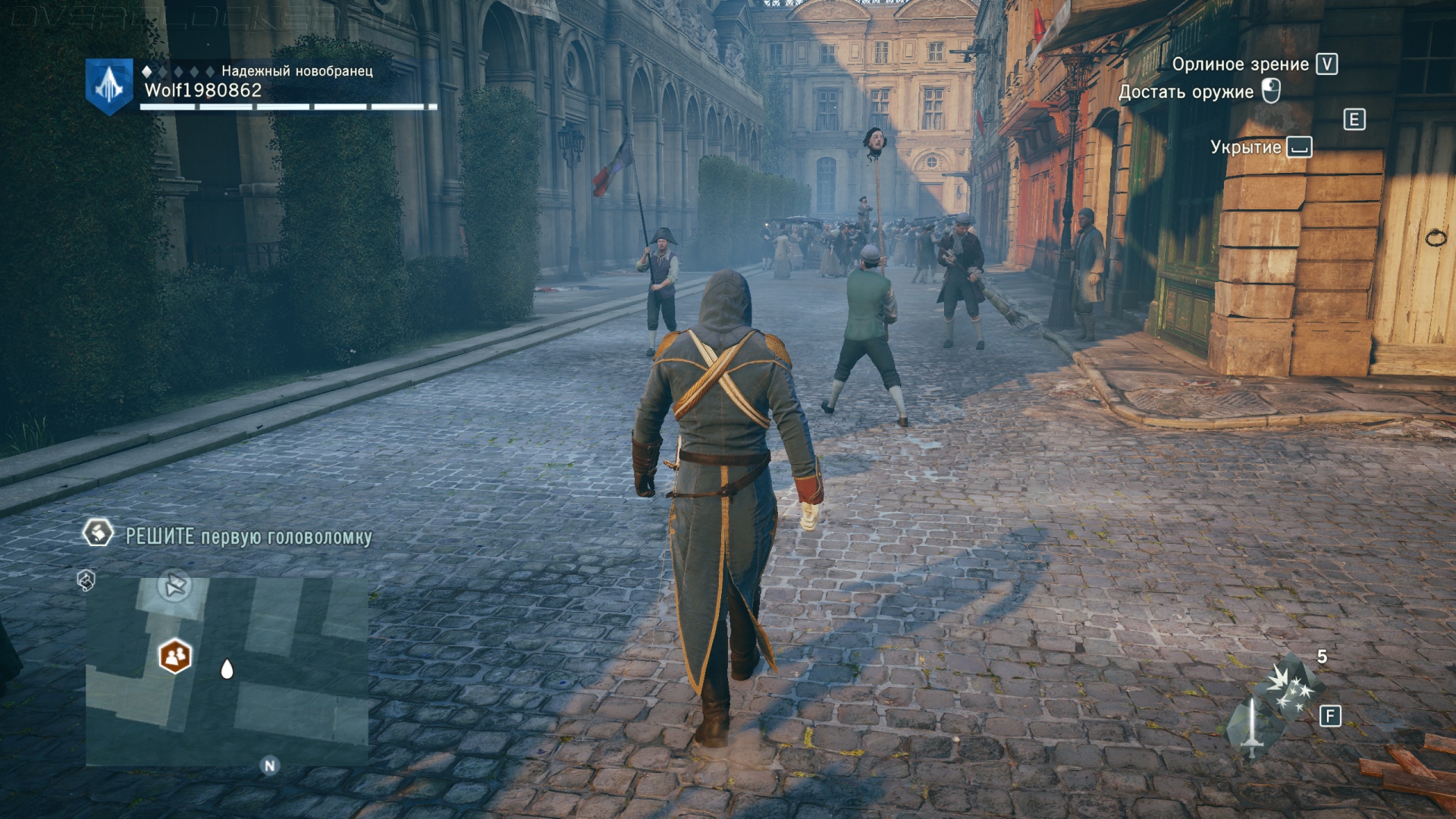
Task: Click the circular arrow marker atop the minimap
Action: 175,585
